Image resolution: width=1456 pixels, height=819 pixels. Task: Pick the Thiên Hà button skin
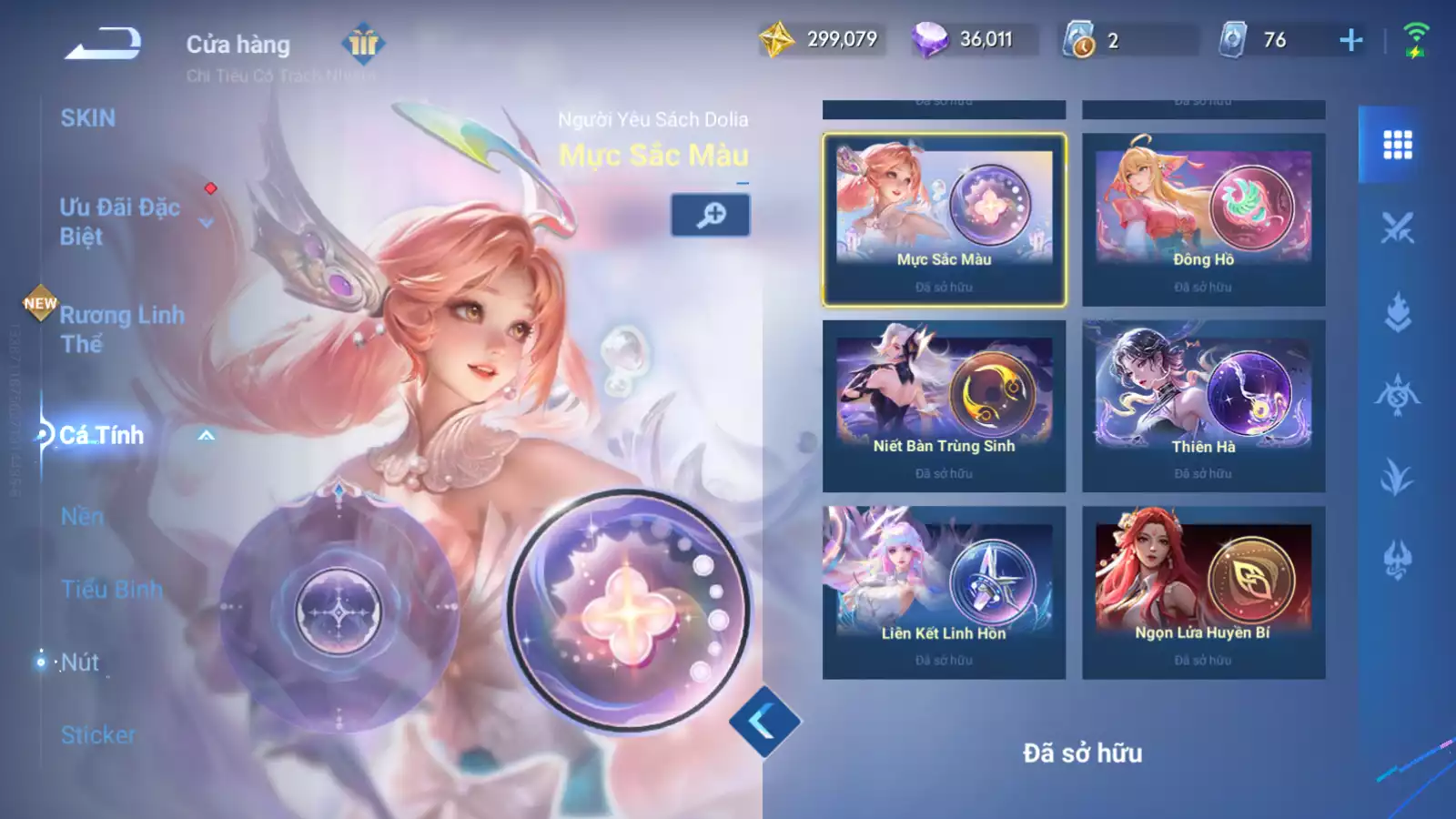(x=1203, y=406)
